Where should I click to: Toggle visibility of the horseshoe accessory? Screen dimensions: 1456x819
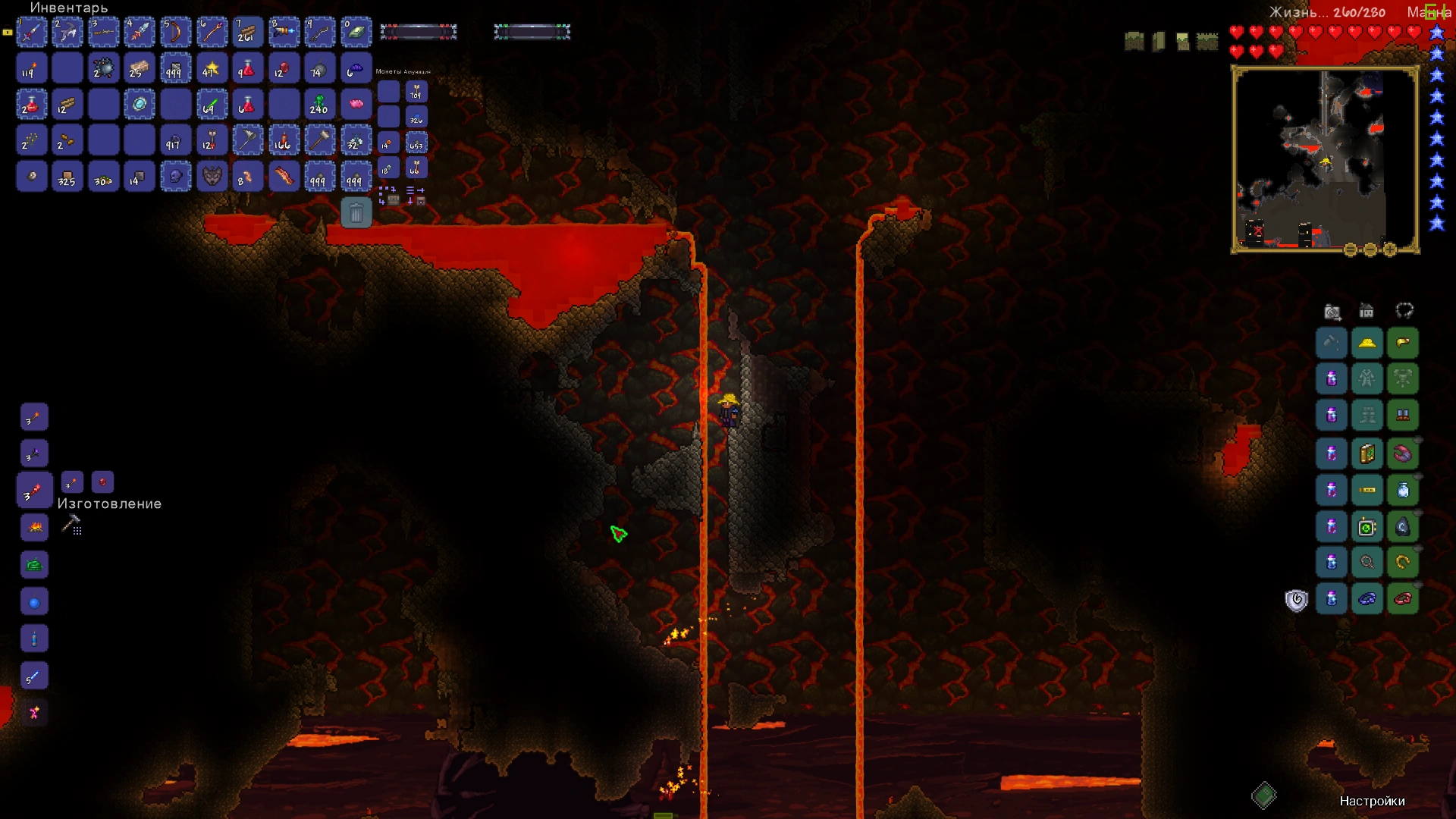point(1420,549)
